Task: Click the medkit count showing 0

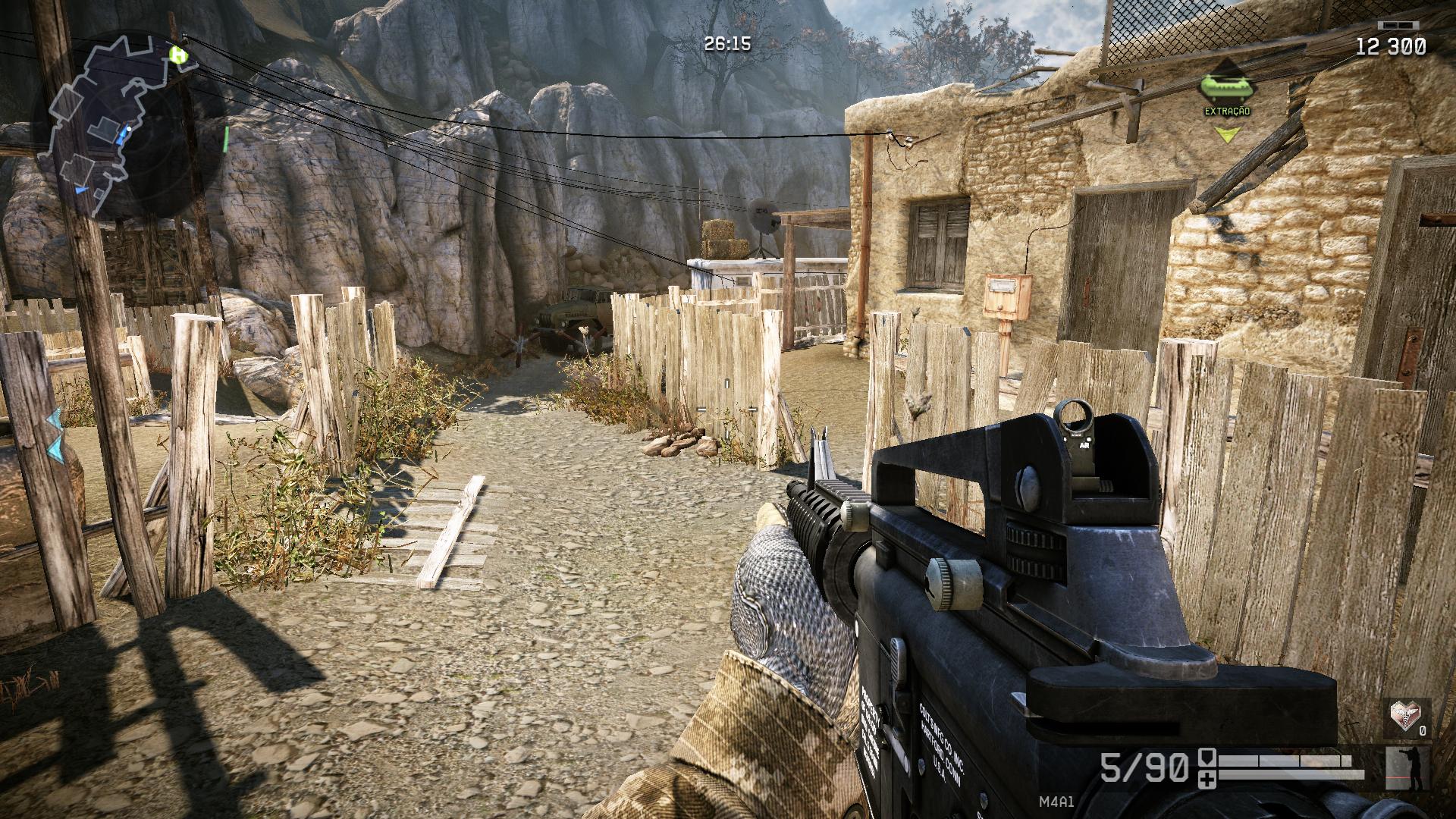Action: (x=1423, y=731)
